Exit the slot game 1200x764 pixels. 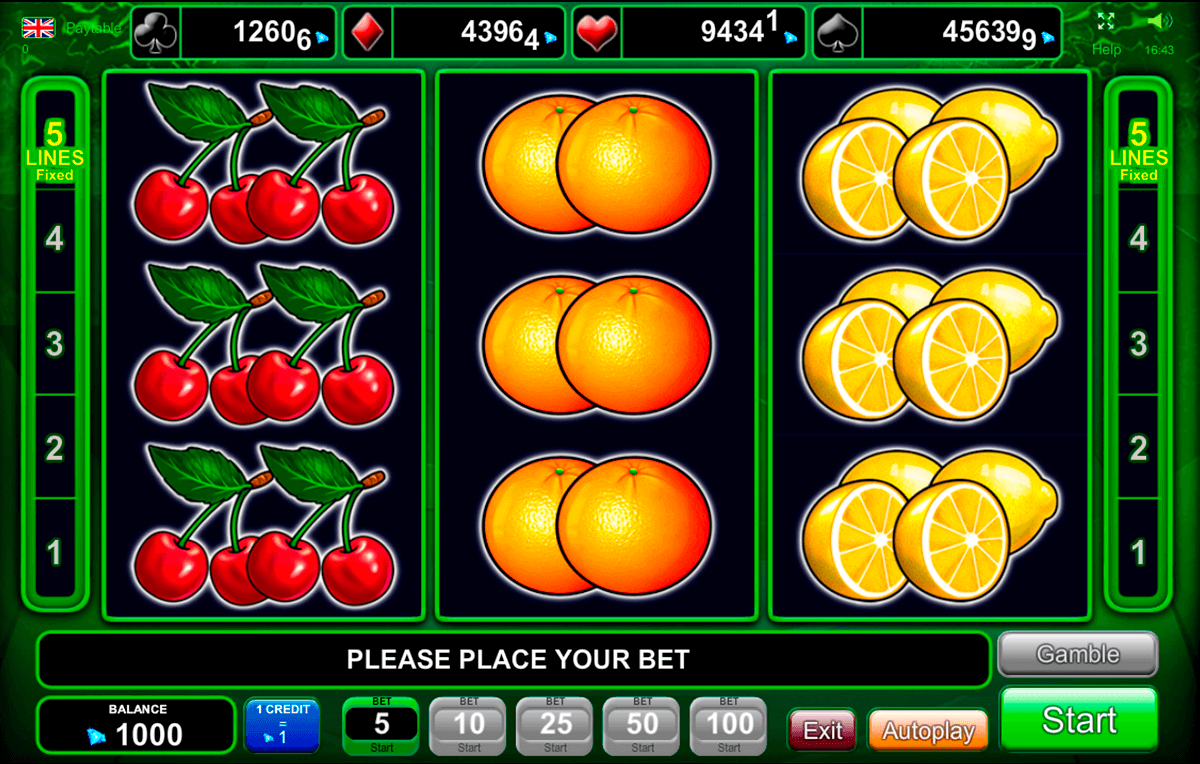(x=822, y=731)
